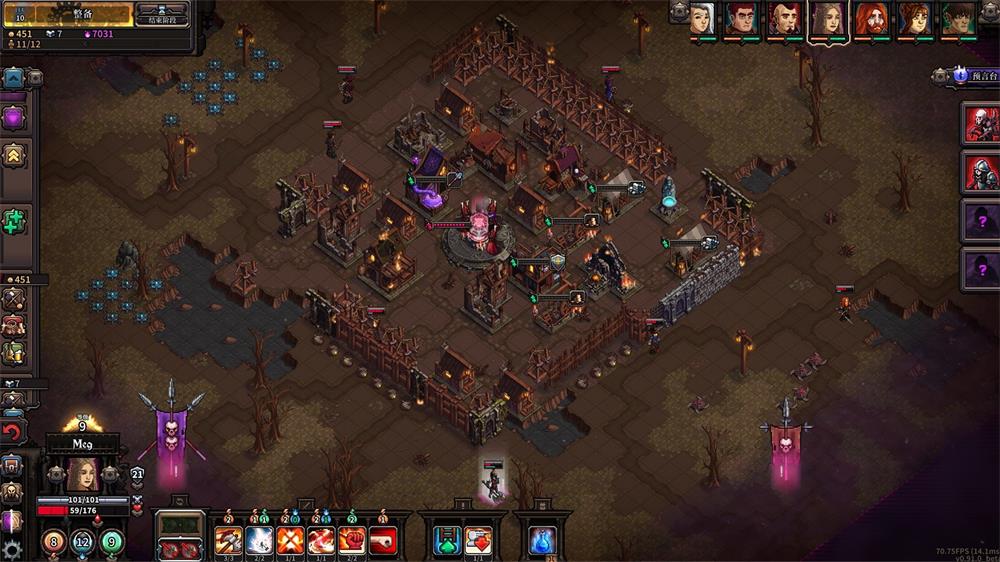Open settings with the gear icon
Image resolution: width=1000 pixels, height=562 pixels.
coord(12,550)
